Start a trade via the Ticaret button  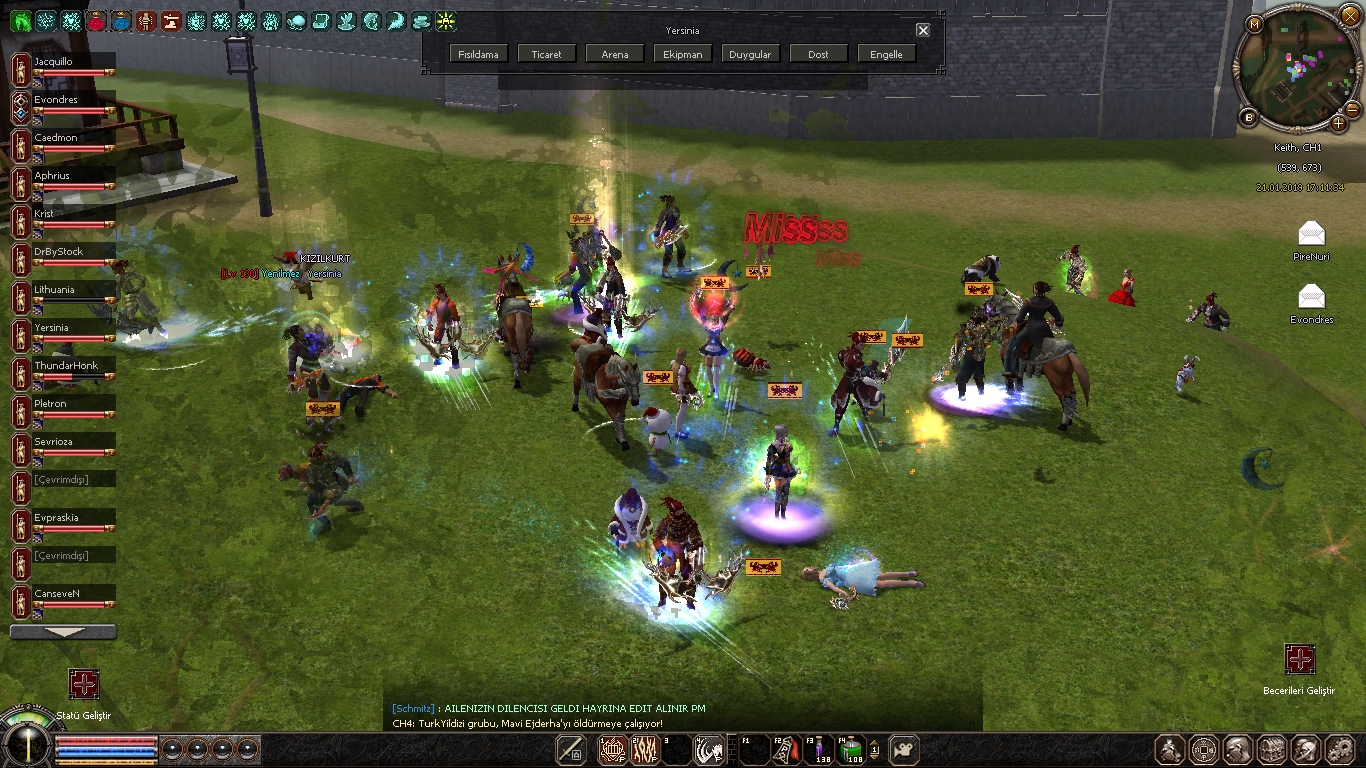[547, 54]
